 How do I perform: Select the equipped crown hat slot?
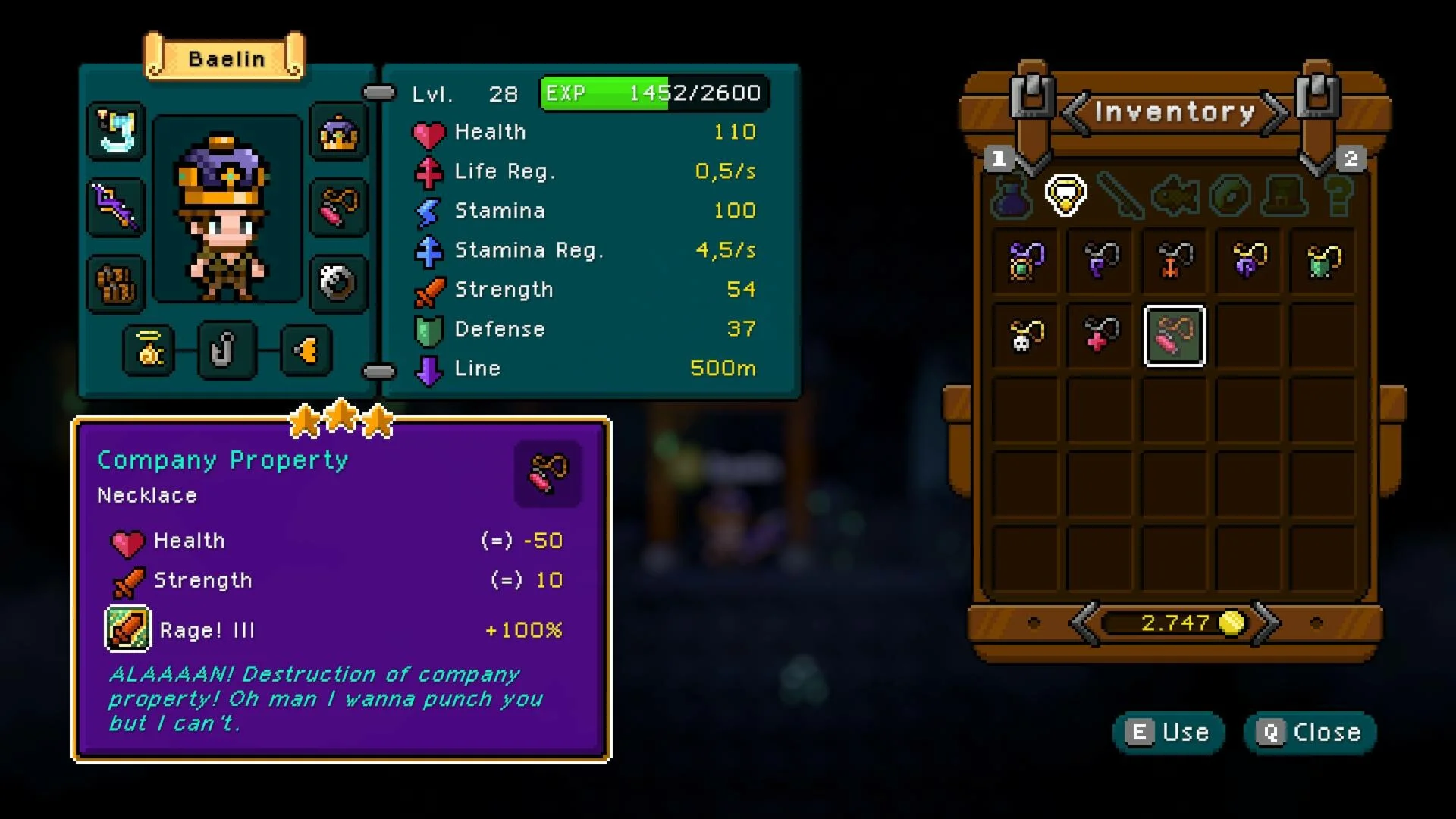click(339, 135)
